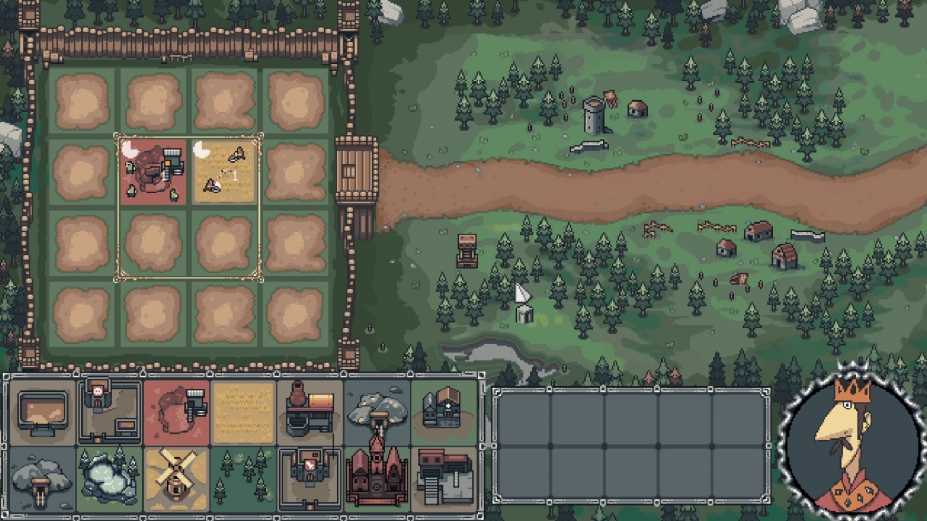Select the windmill building card

click(x=176, y=476)
